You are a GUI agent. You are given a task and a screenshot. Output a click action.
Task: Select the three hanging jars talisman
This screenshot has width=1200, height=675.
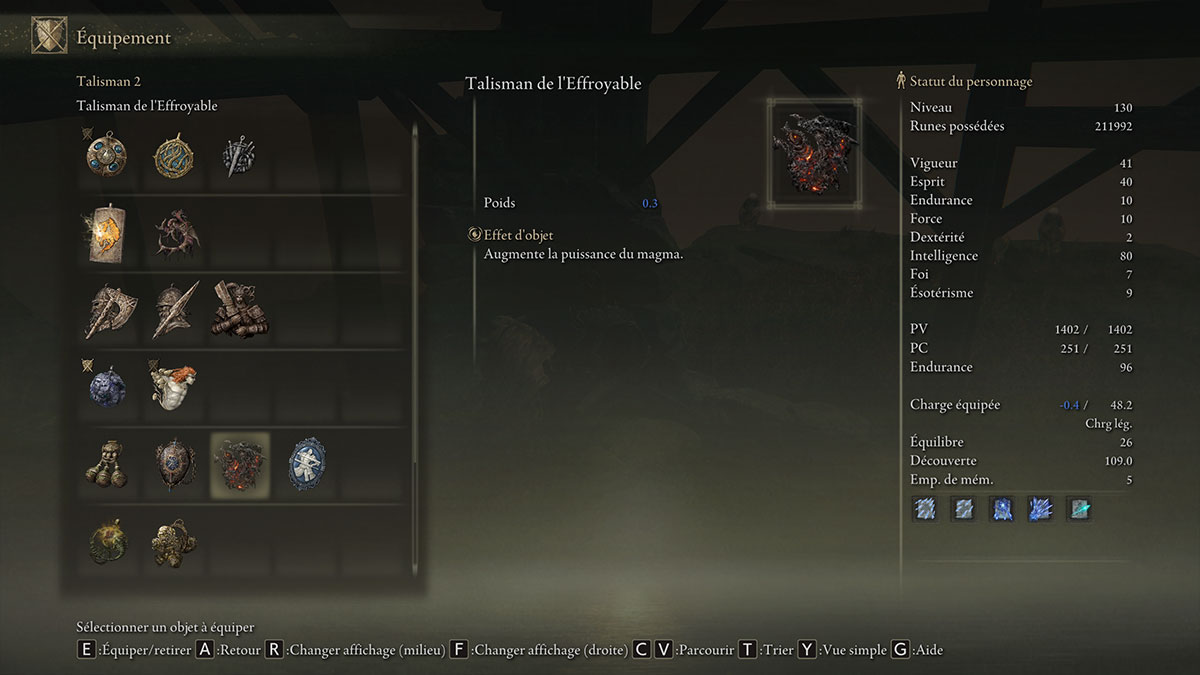(105, 464)
